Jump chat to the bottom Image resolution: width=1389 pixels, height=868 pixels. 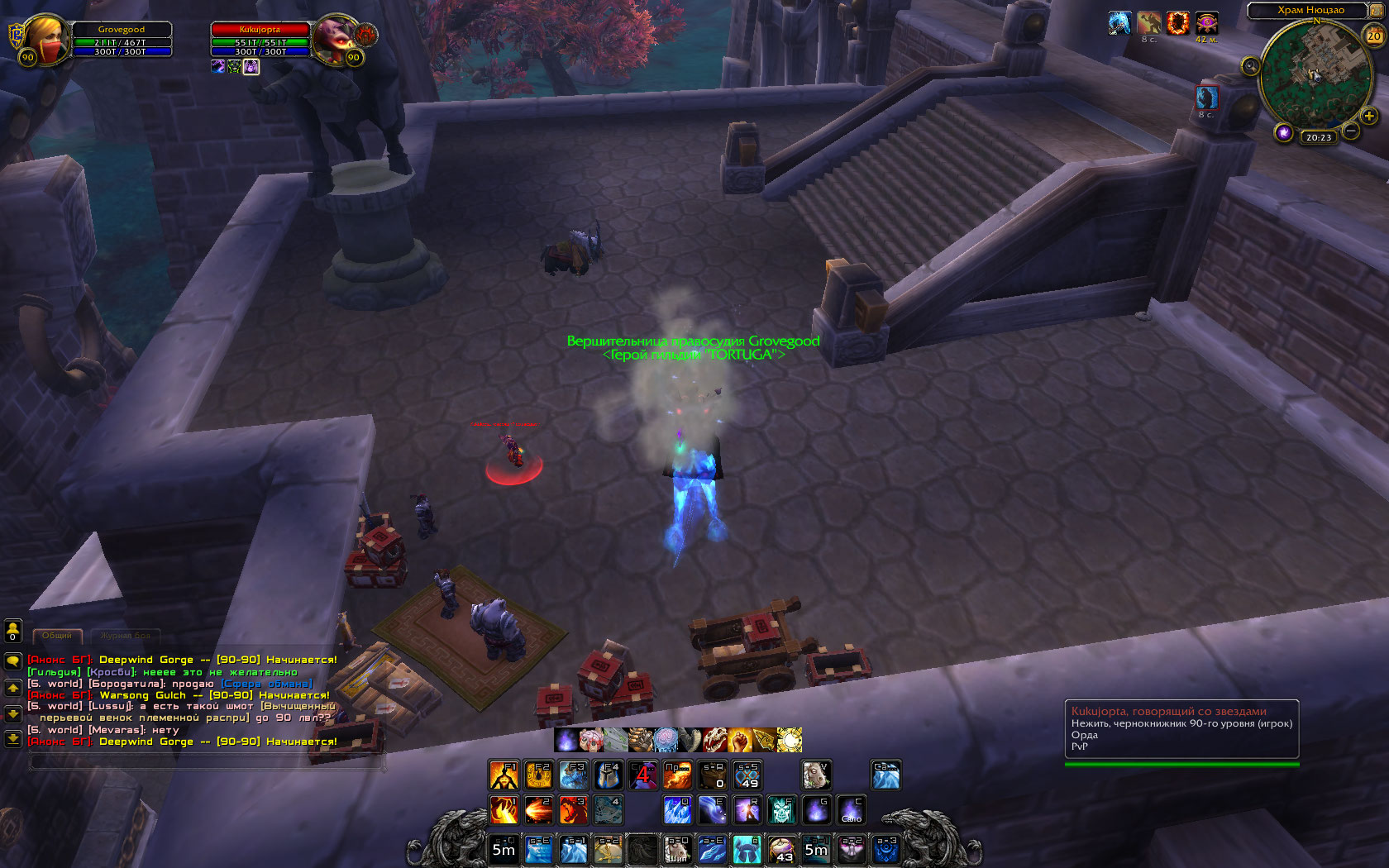[13, 739]
